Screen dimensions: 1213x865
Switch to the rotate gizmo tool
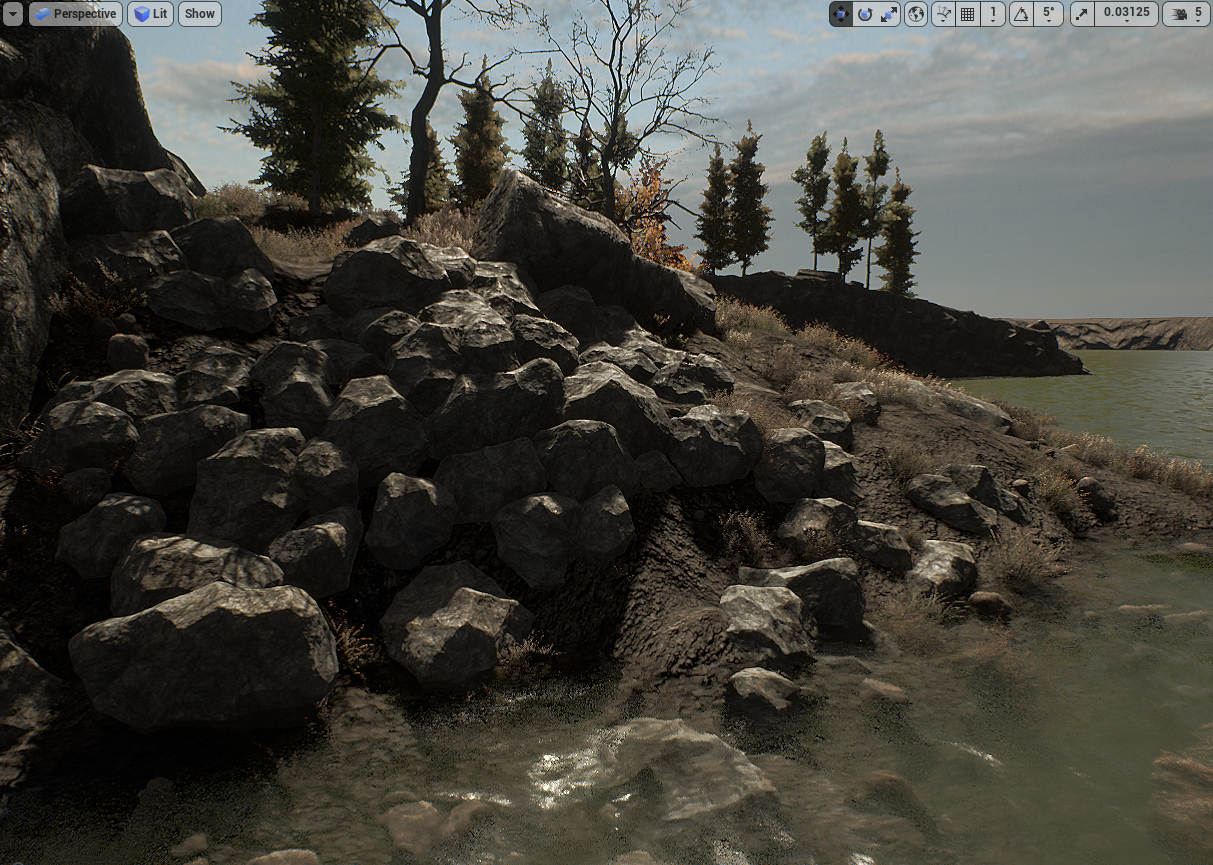pos(865,14)
